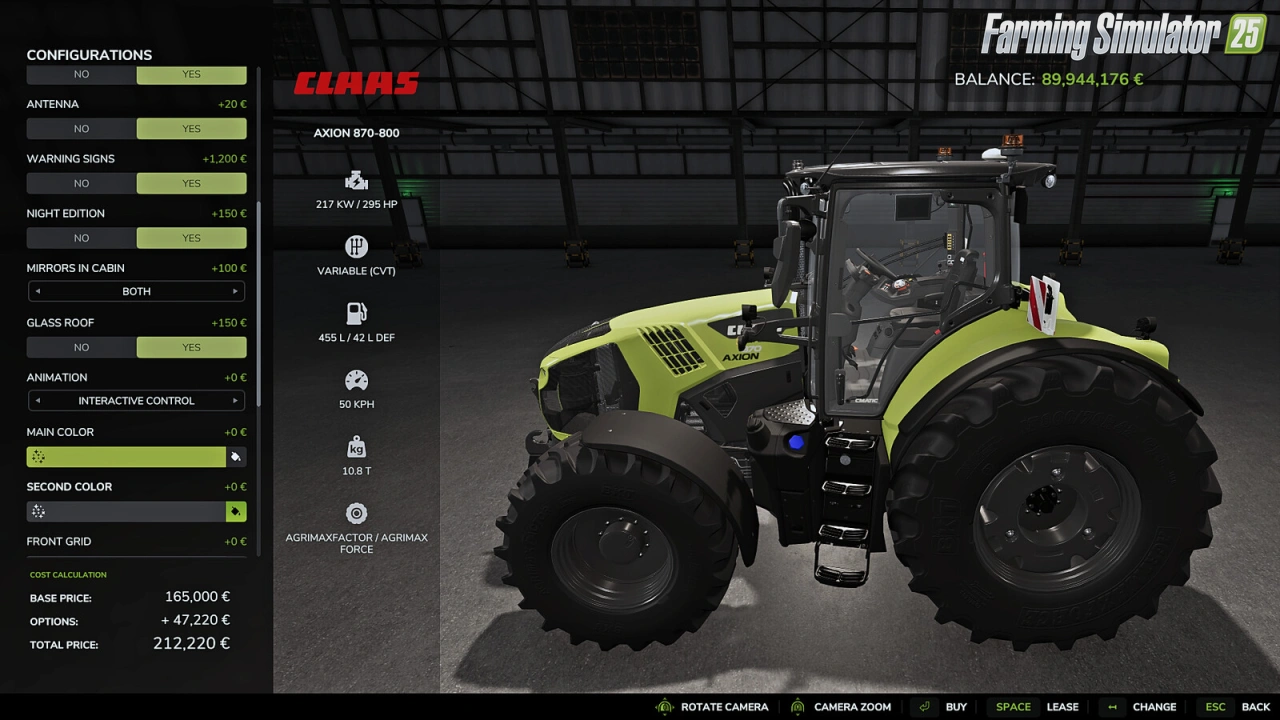The width and height of the screenshot is (1280, 720).
Task: Set Antenna option to No
Action: coord(81,129)
